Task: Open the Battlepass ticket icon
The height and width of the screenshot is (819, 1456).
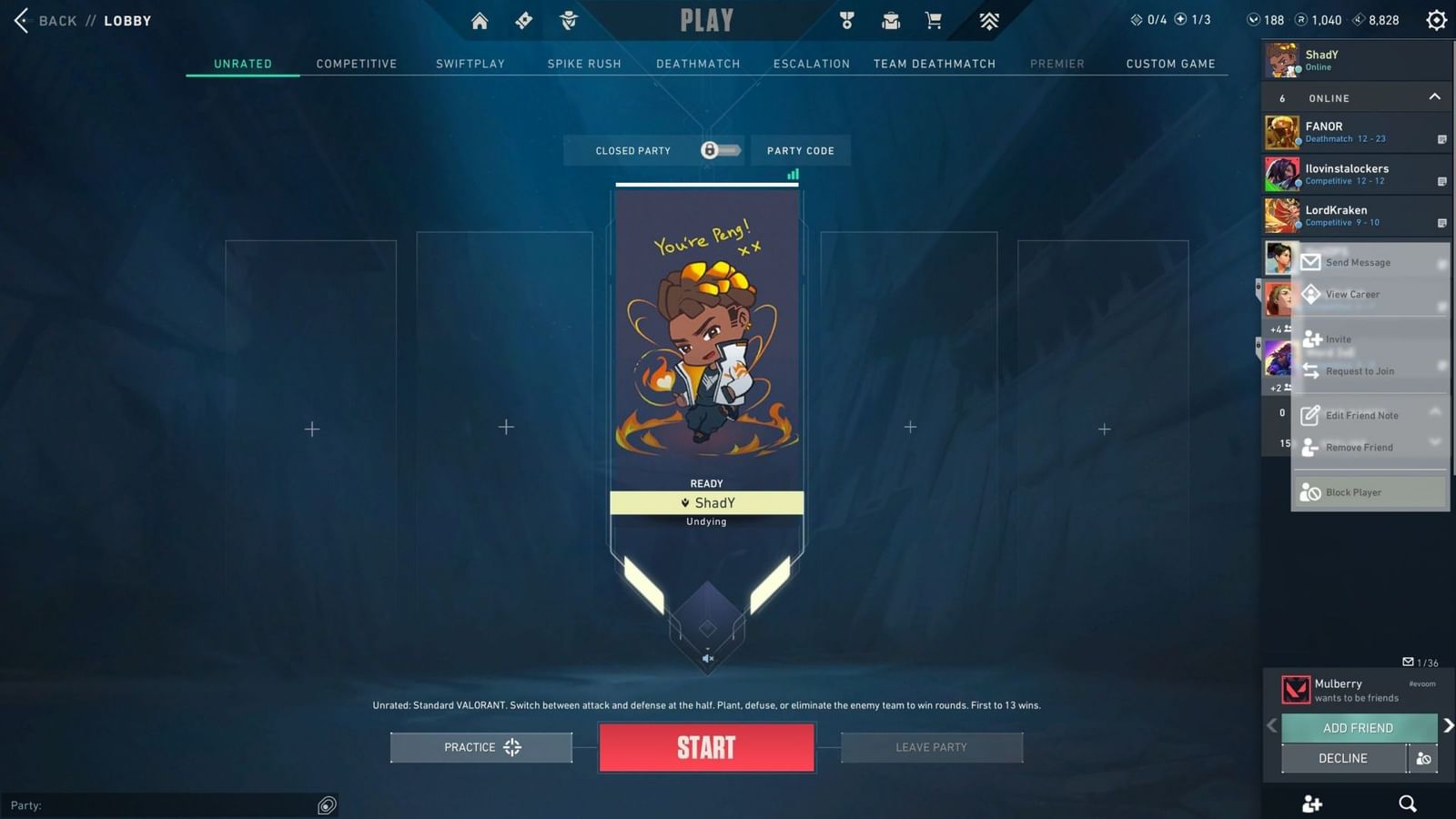Action: click(x=523, y=20)
